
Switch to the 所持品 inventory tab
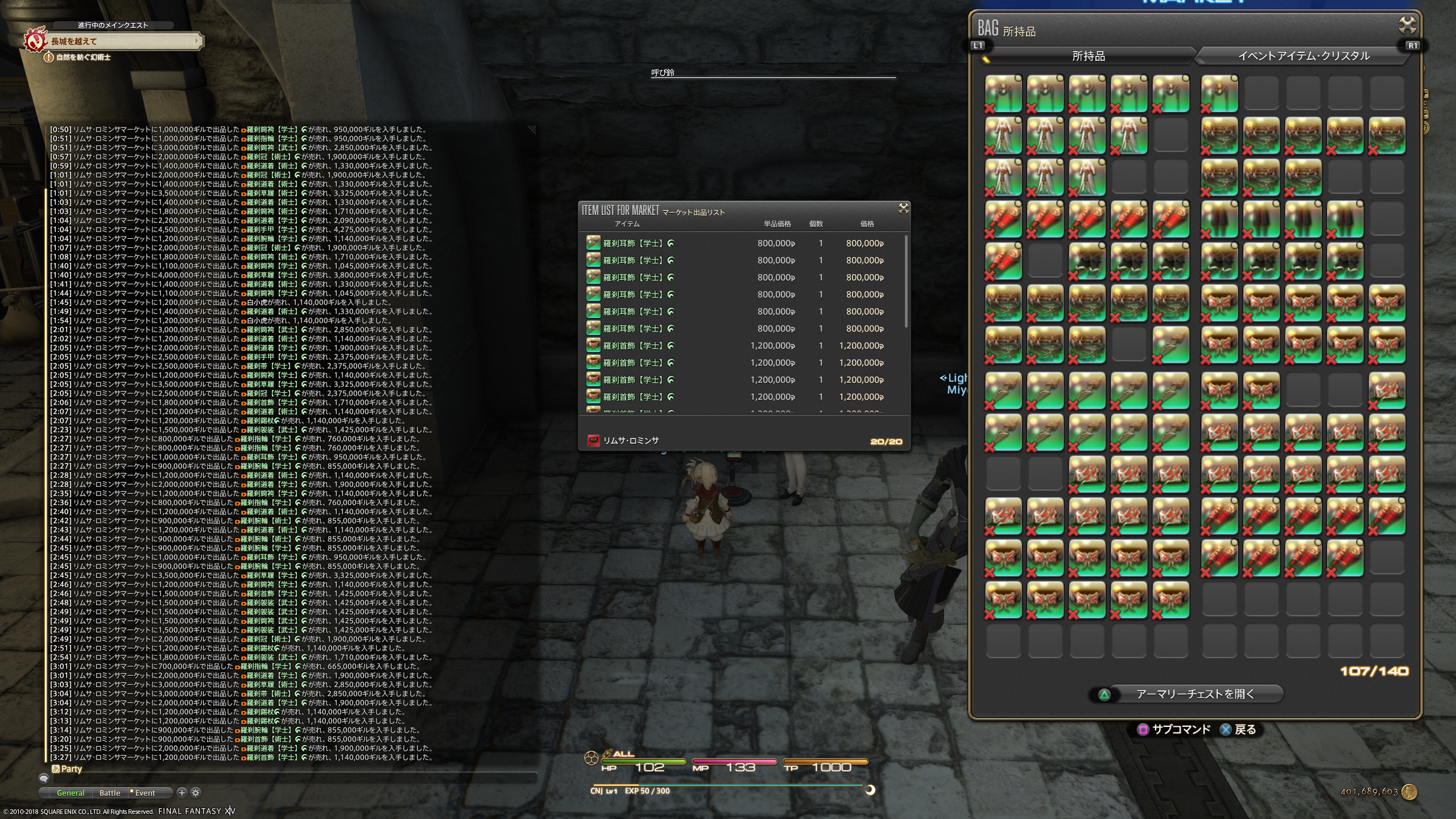point(1088,56)
